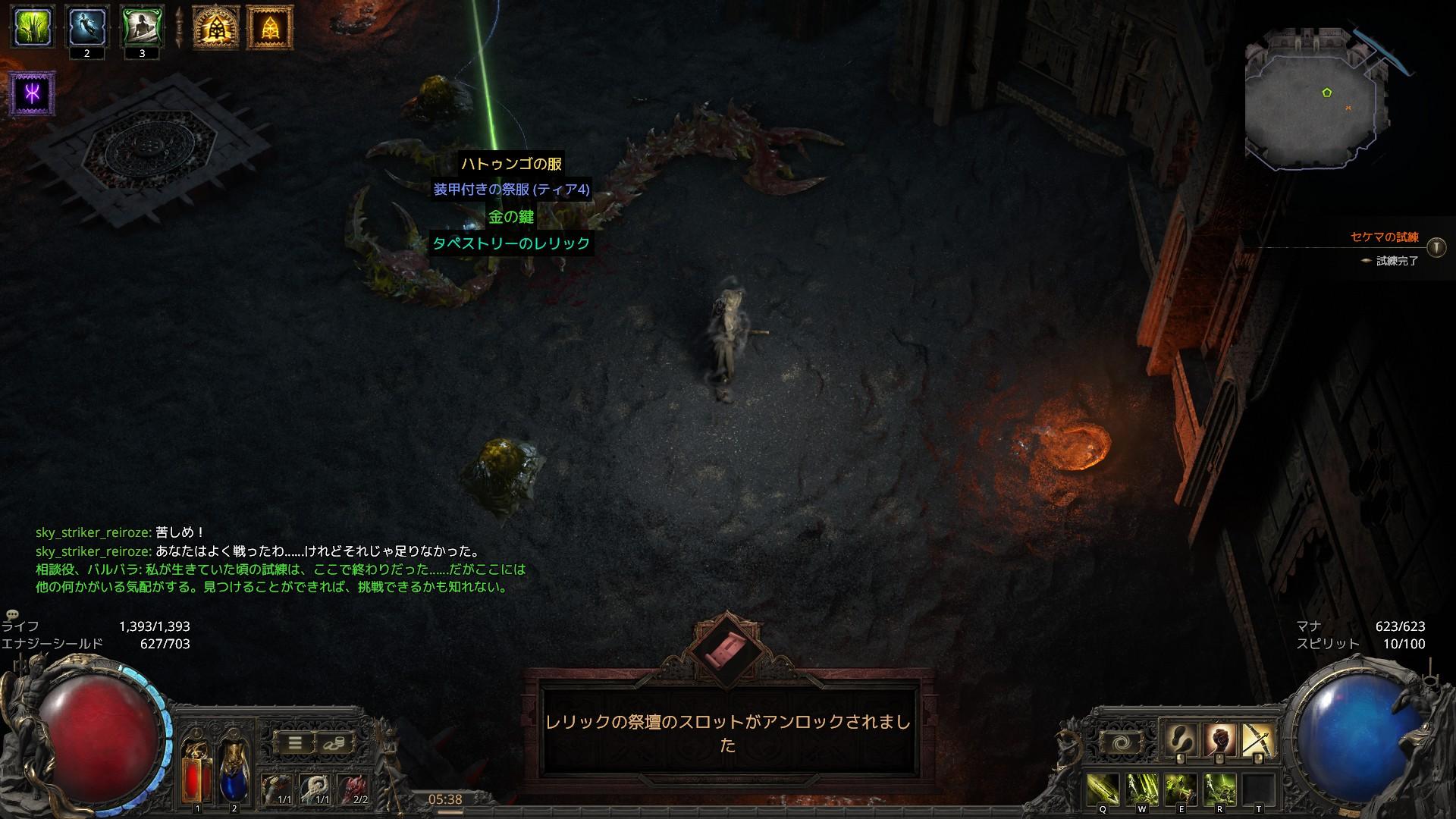Click the purple rune status icon
This screenshot has height=819, width=1456.
[33, 94]
